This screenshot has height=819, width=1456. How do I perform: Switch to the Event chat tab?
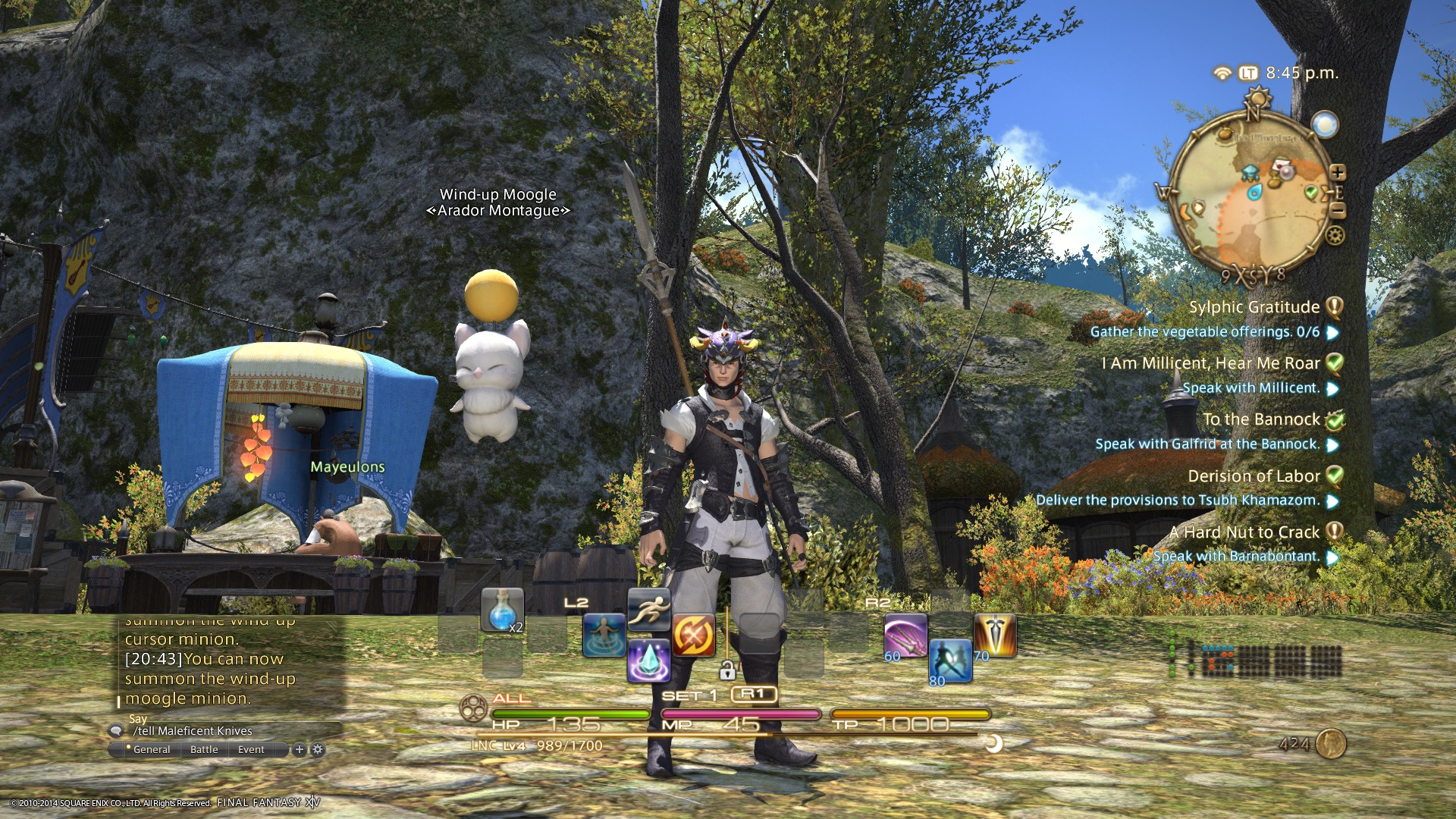[x=251, y=750]
